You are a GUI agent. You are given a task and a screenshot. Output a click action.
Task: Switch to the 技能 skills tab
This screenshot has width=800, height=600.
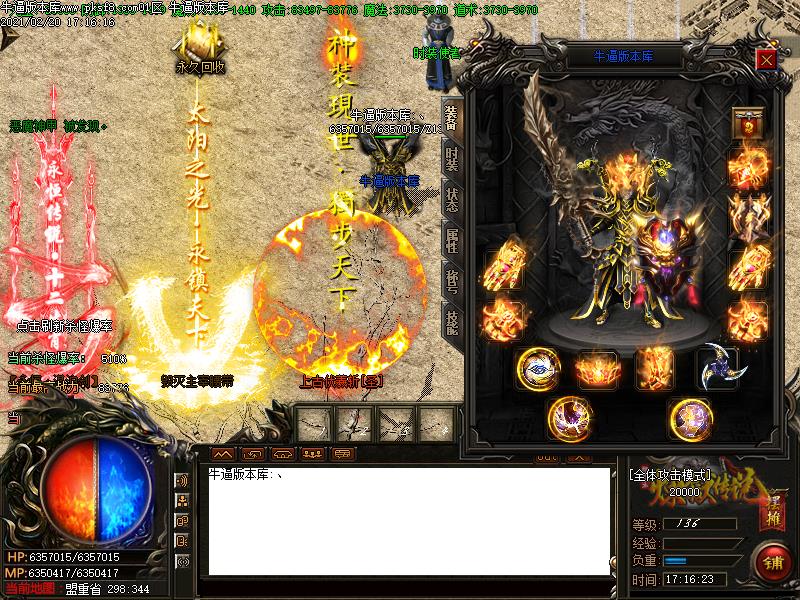point(452,321)
